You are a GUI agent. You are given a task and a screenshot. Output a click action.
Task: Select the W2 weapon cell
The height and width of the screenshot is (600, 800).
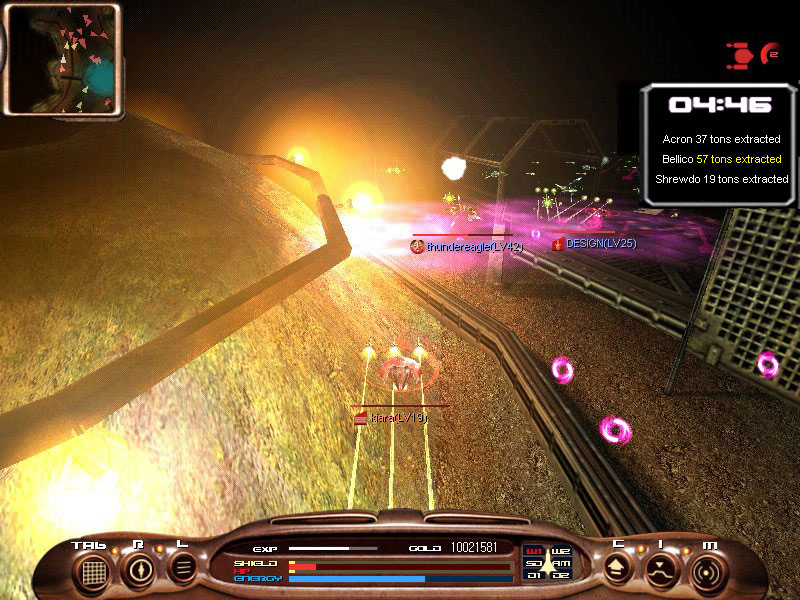coord(560,551)
